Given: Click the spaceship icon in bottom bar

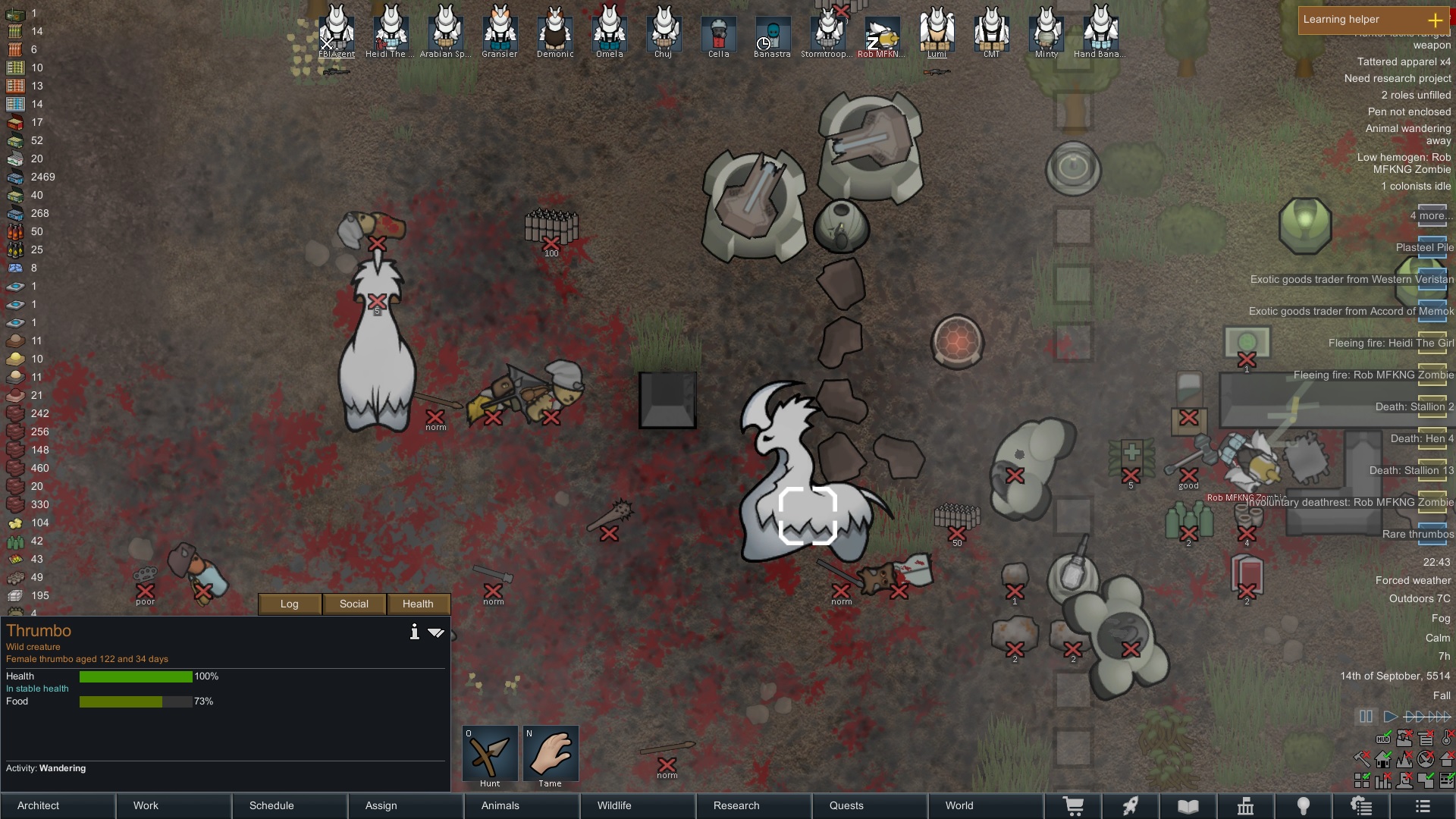Looking at the screenshot, I should tap(1131, 806).
